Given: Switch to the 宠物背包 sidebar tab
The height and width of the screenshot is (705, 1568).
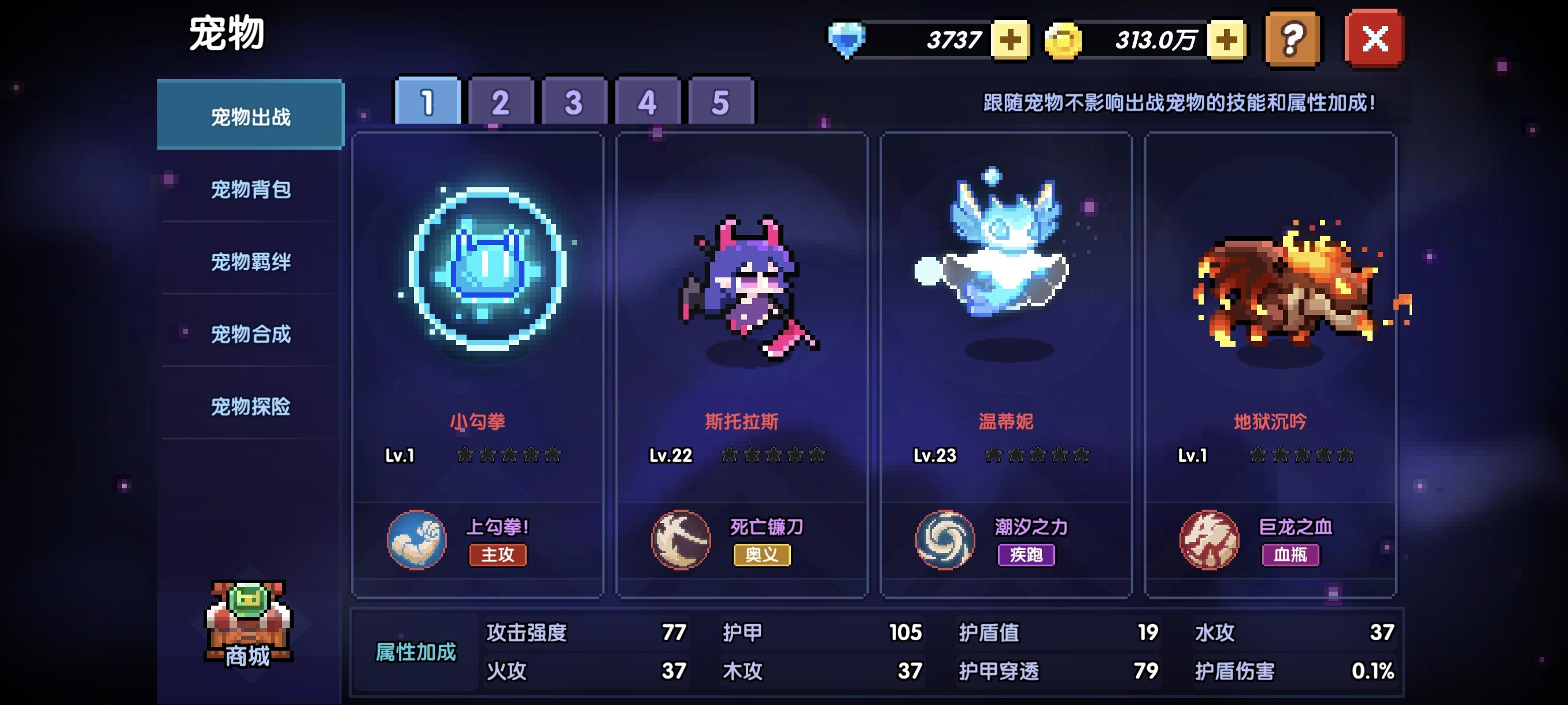Looking at the screenshot, I should click(250, 192).
